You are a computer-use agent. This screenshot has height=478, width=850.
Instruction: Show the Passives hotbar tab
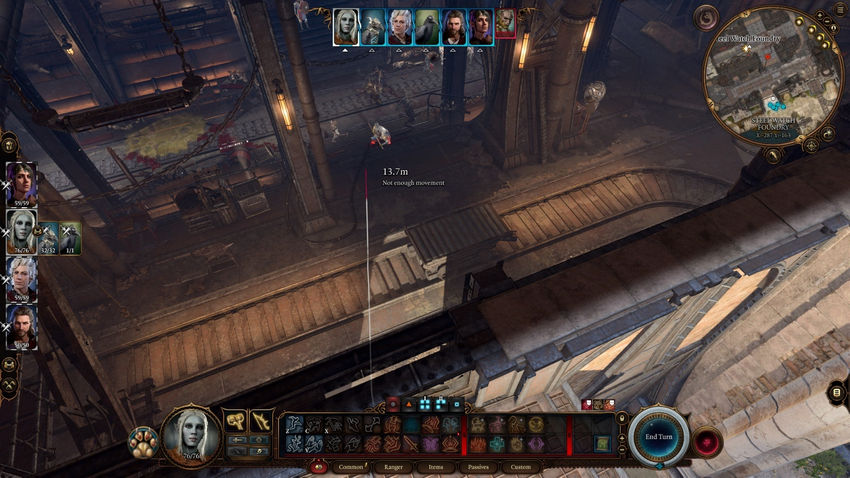pos(478,466)
